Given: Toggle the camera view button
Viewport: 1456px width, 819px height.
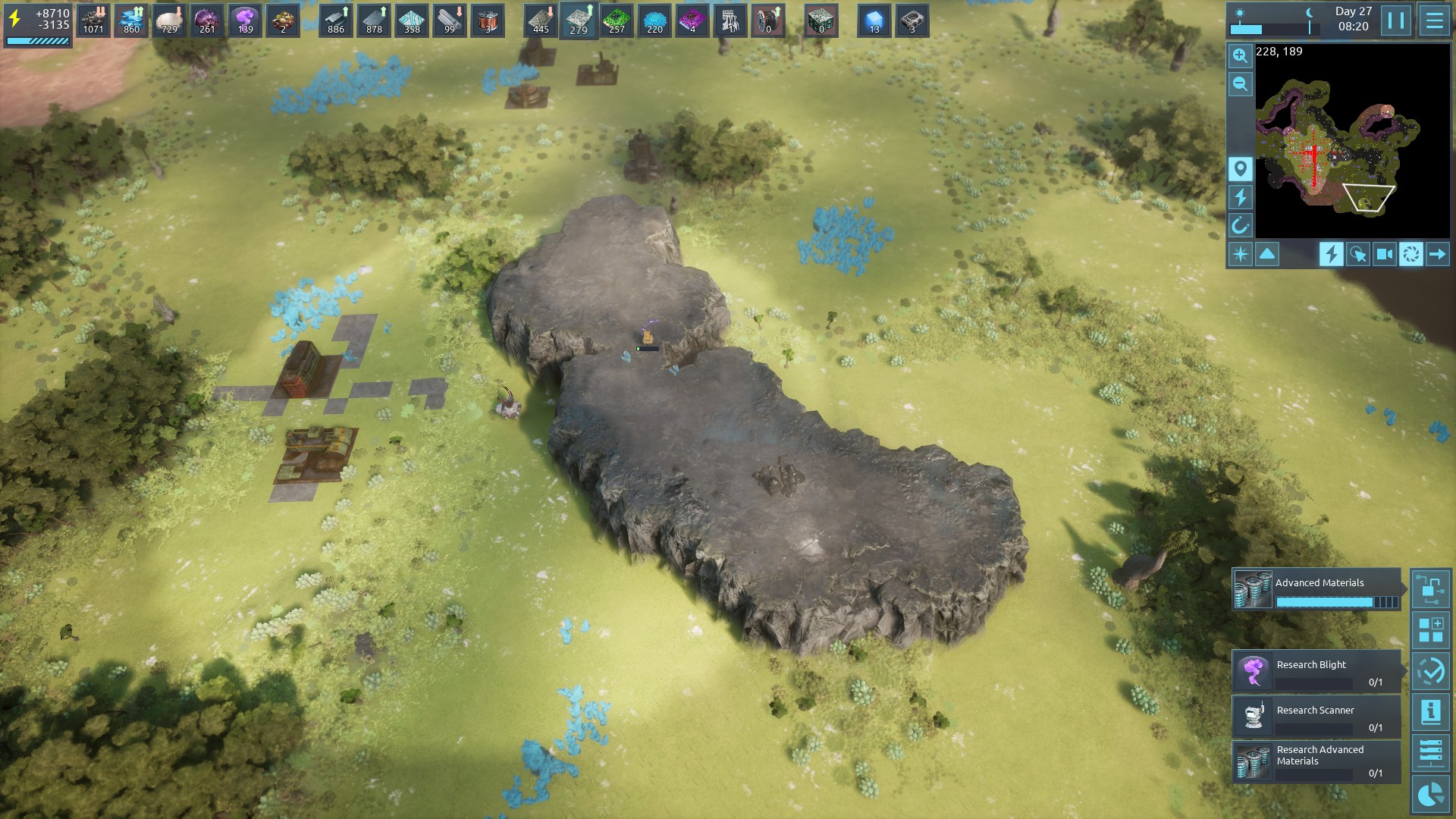Looking at the screenshot, I should click(1384, 254).
